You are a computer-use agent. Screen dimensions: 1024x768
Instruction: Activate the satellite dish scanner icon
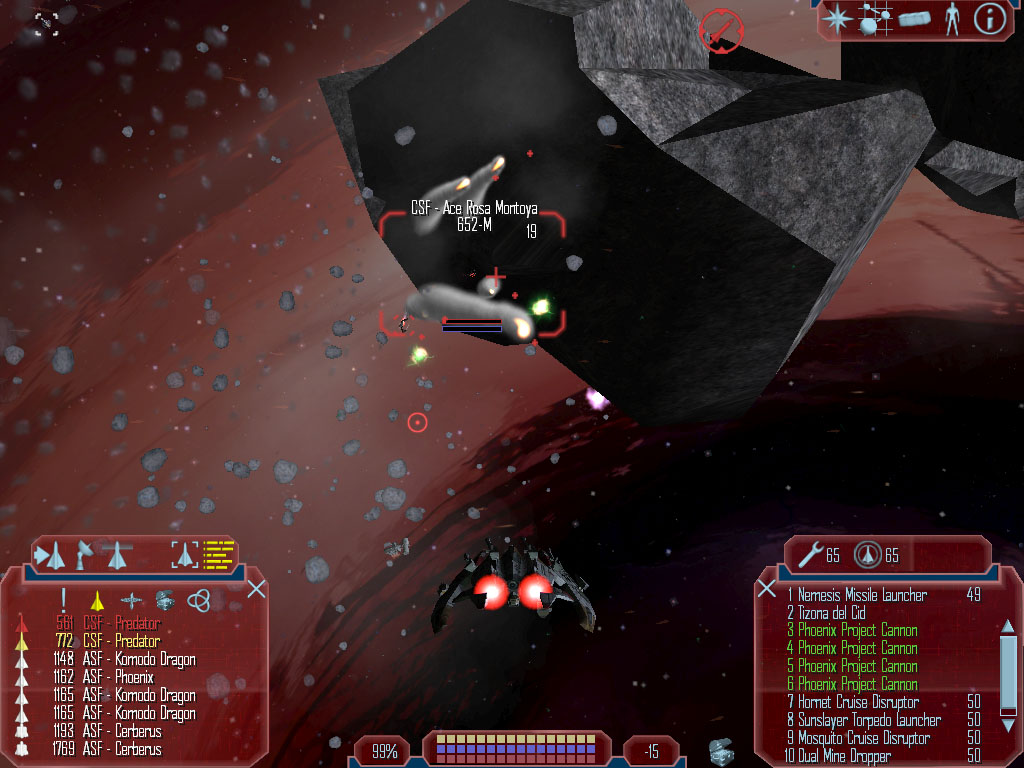pos(85,552)
